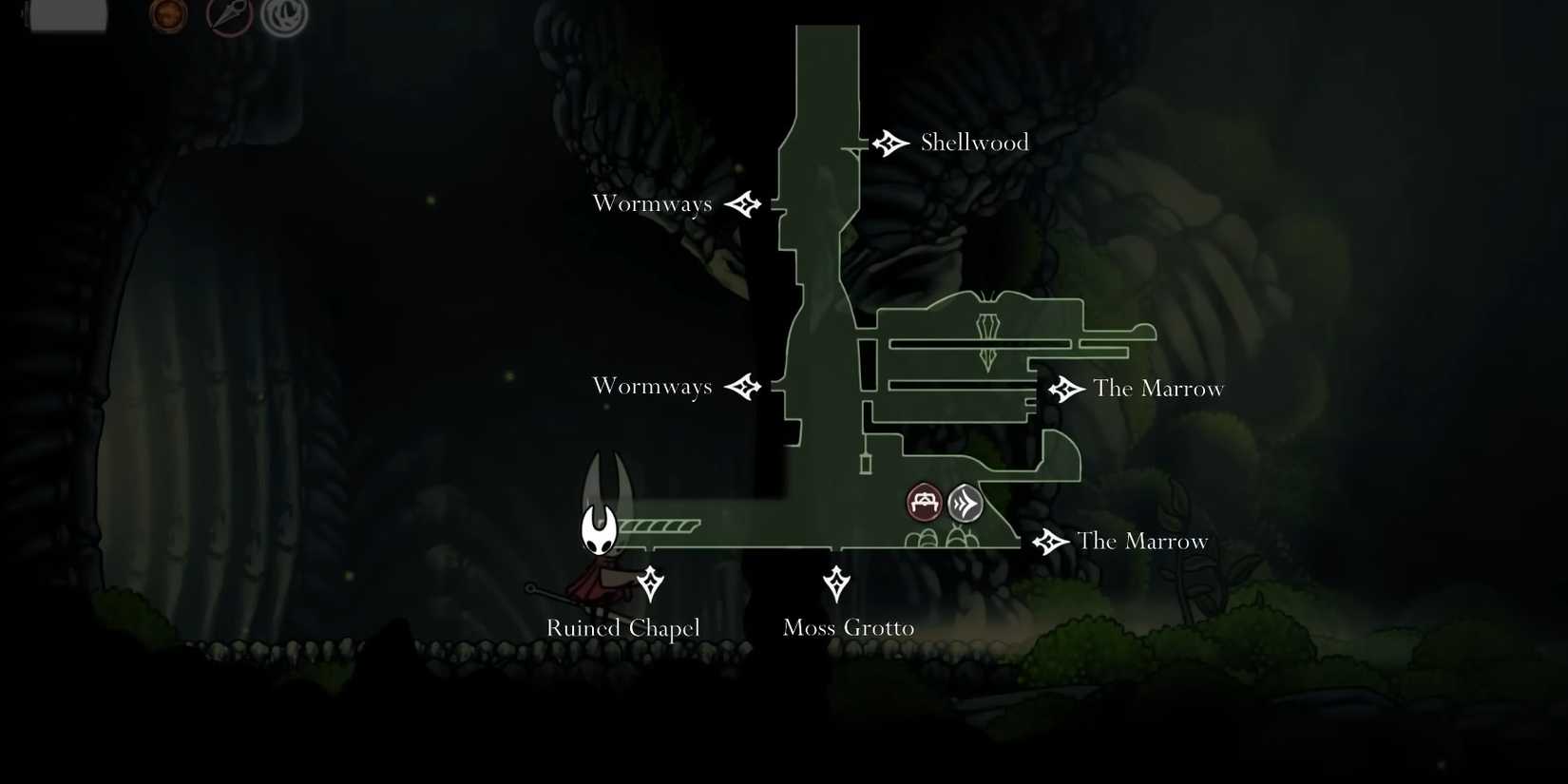The width and height of the screenshot is (1568, 784).
Task: Select the upper Wormways passage marker
Action: pyautogui.click(x=745, y=202)
